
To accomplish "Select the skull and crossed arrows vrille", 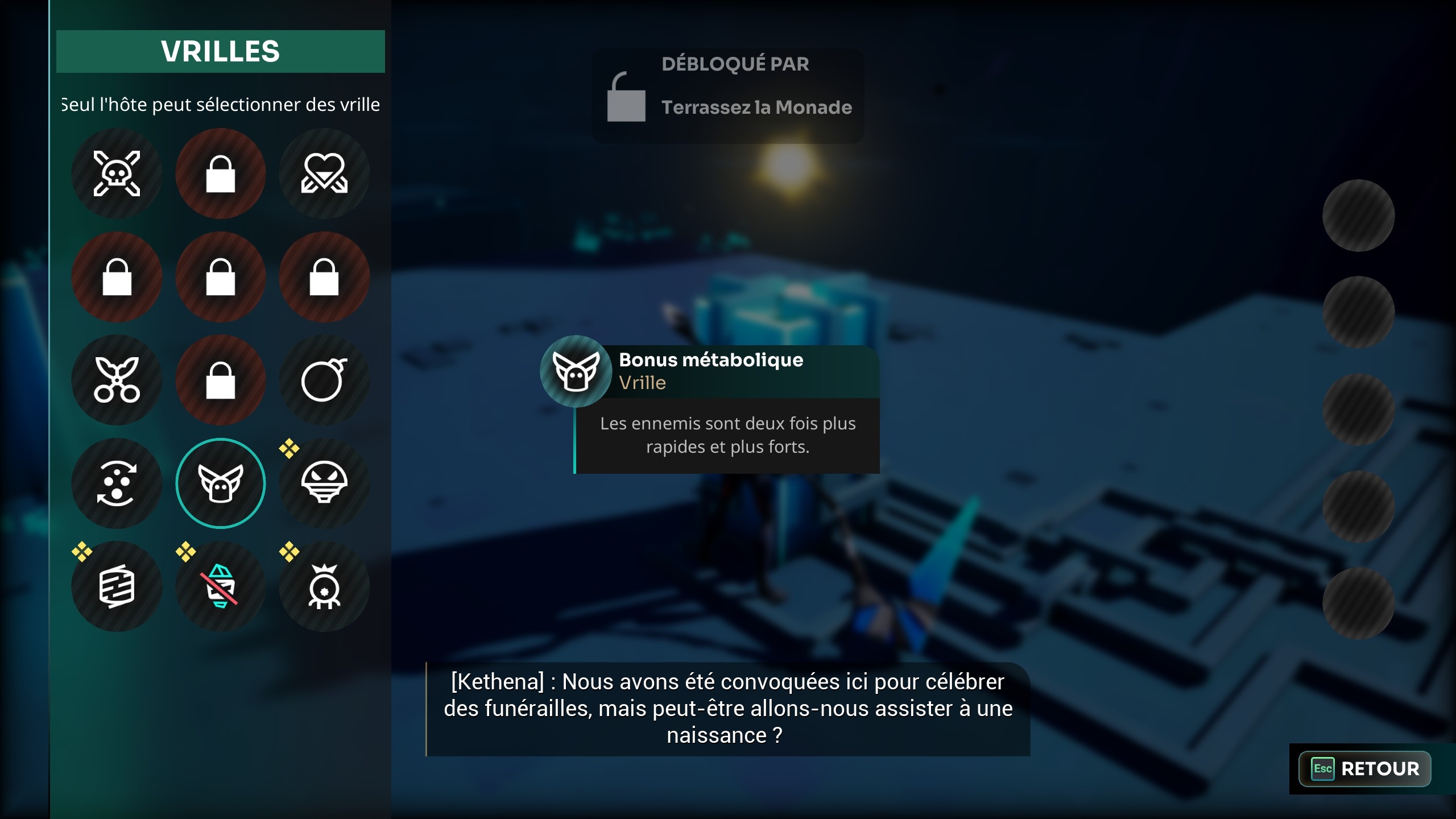I will 117,173.
